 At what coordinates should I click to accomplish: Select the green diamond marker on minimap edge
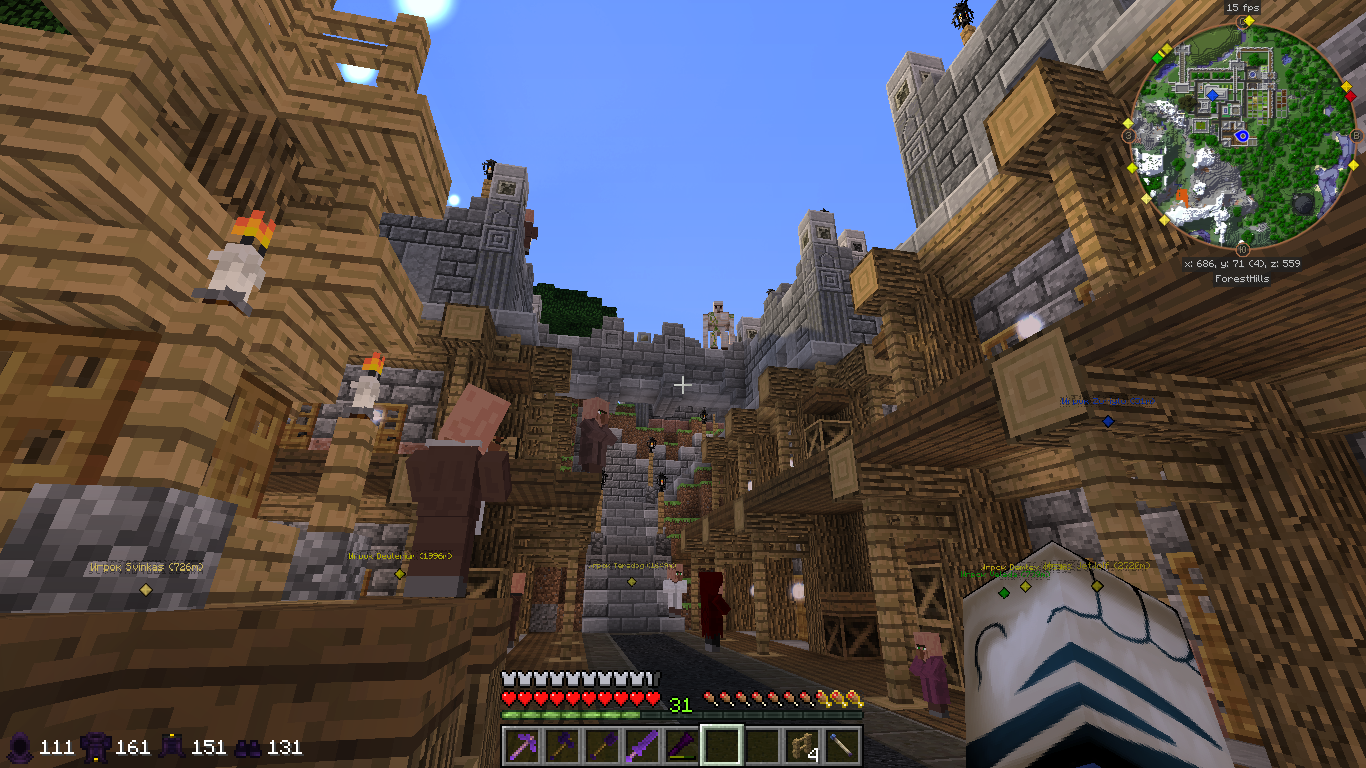pyautogui.click(x=1157, y=58)
